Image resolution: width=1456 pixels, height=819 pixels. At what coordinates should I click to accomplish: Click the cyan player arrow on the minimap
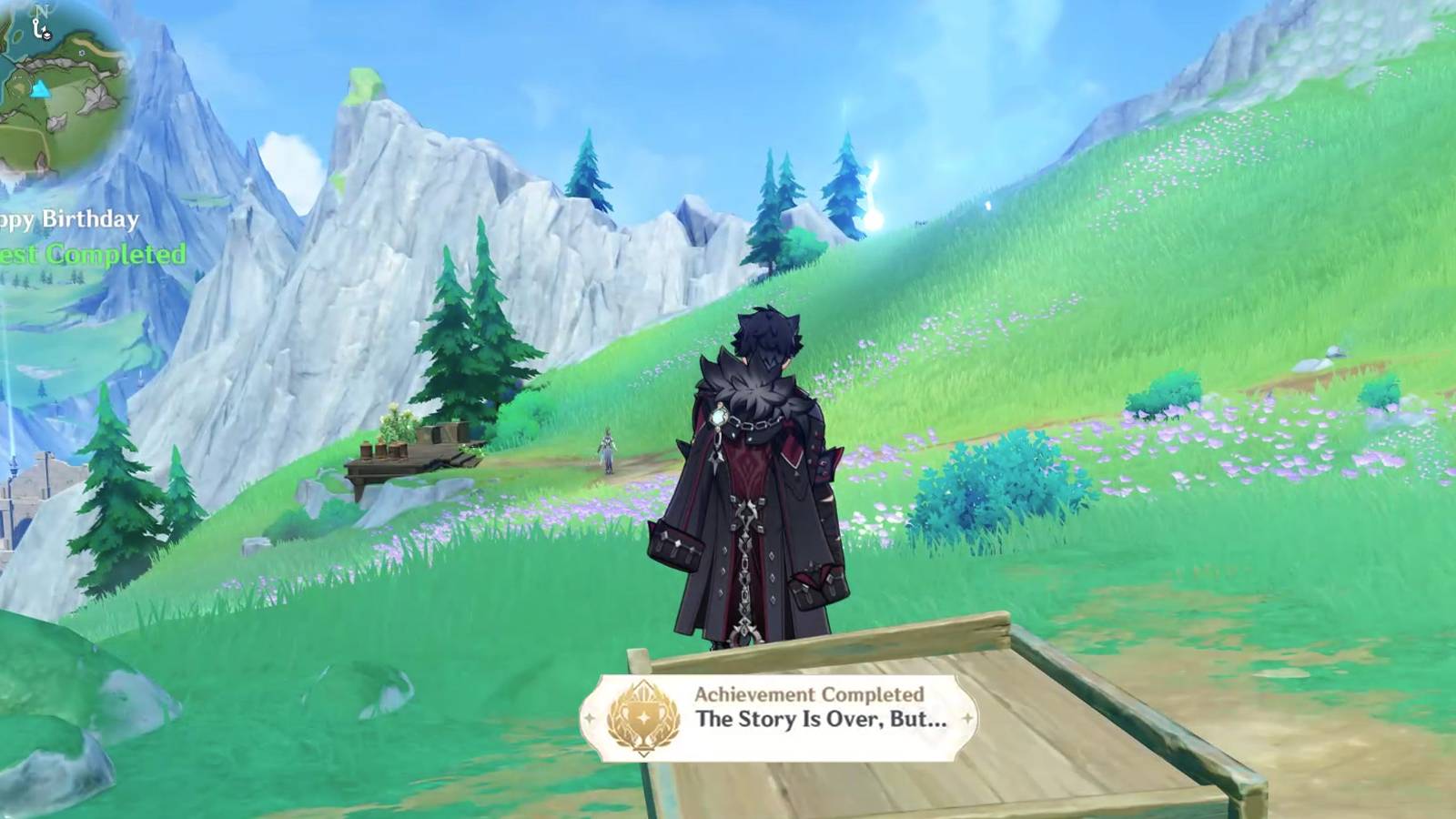[x=41, y=90]
